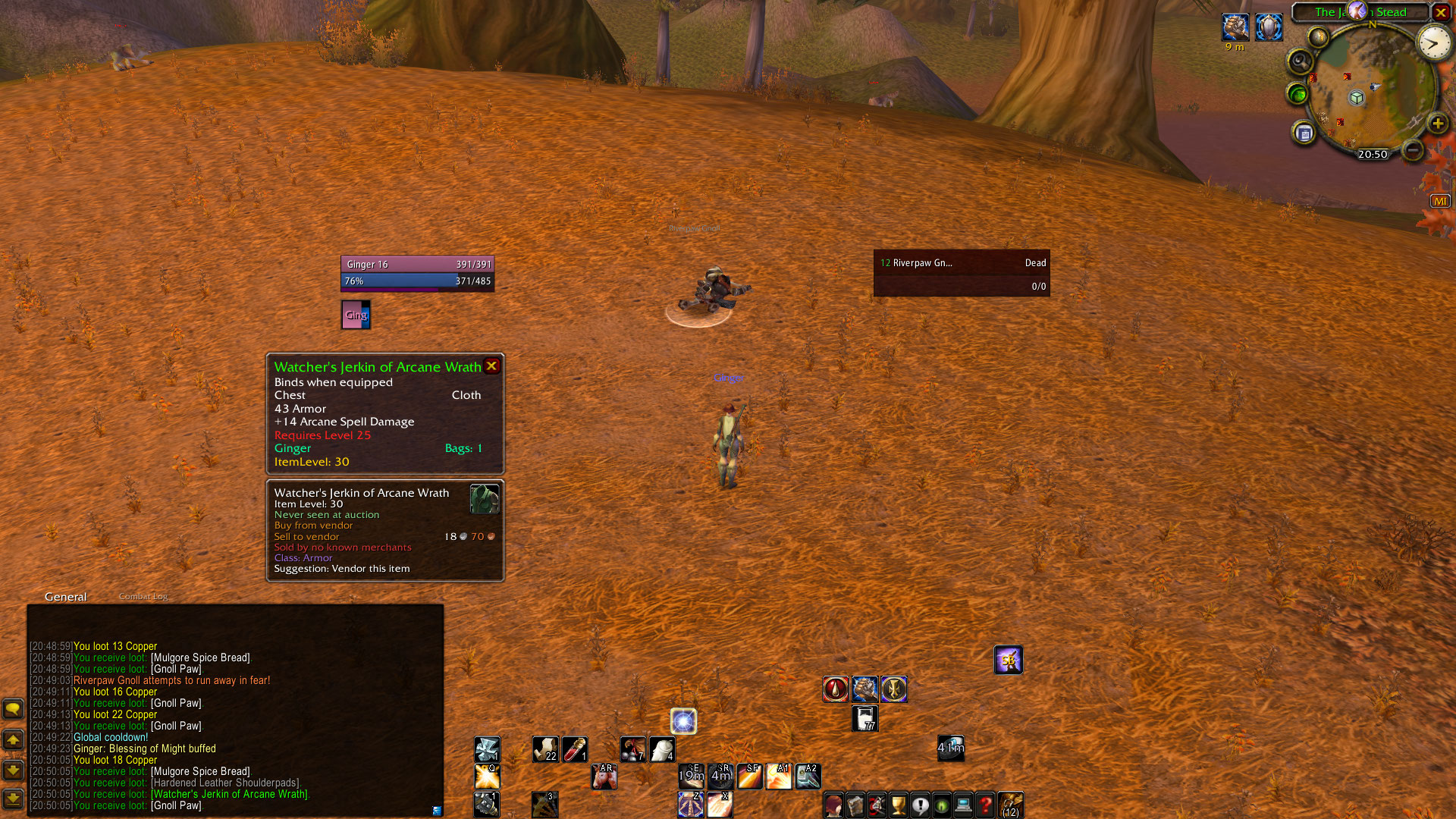Screen dimensions: 1456x819
Task: Open the backpack icon showing (12)
Action: [1011, 805]
